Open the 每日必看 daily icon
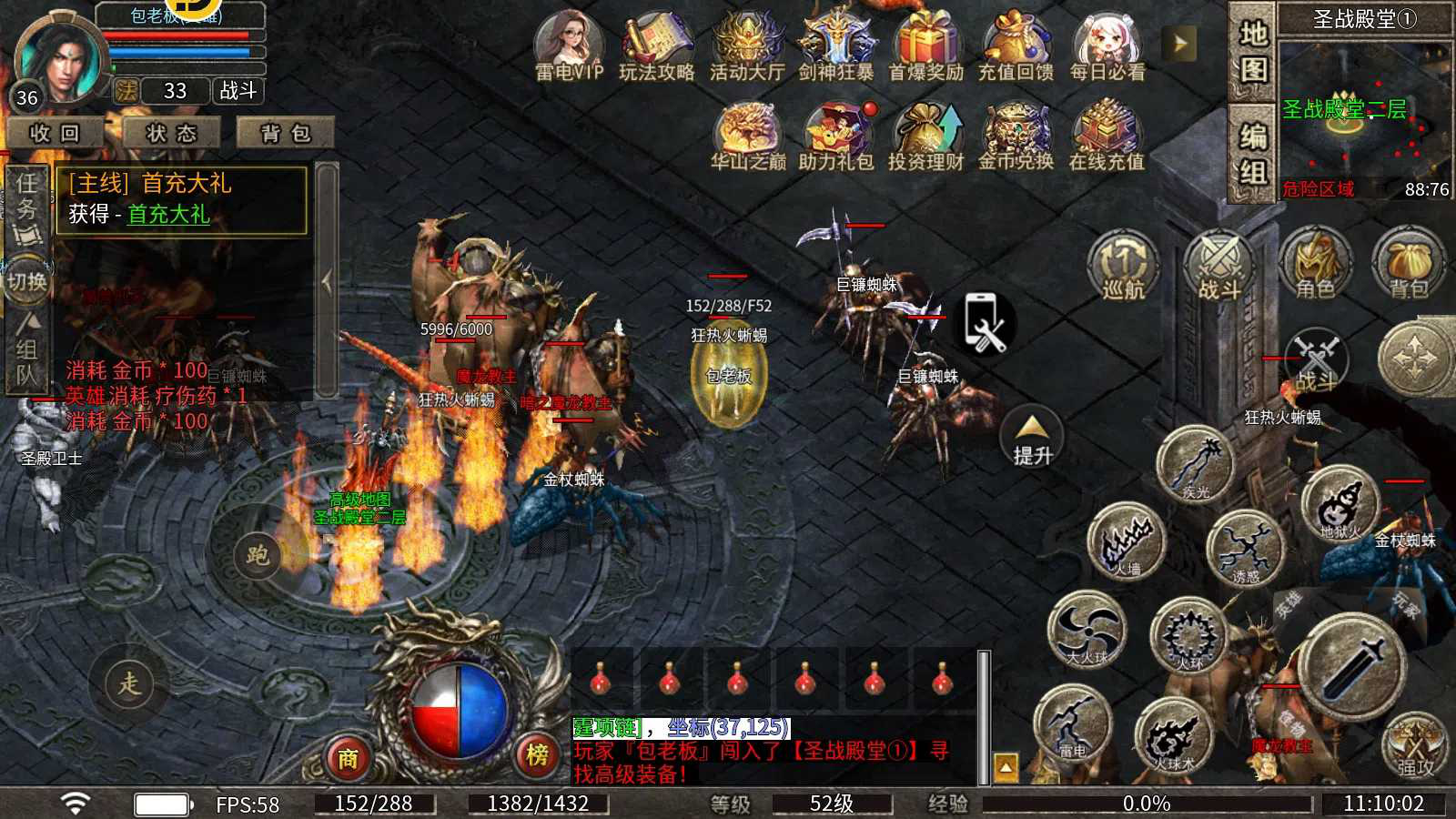 point(1107,45)
